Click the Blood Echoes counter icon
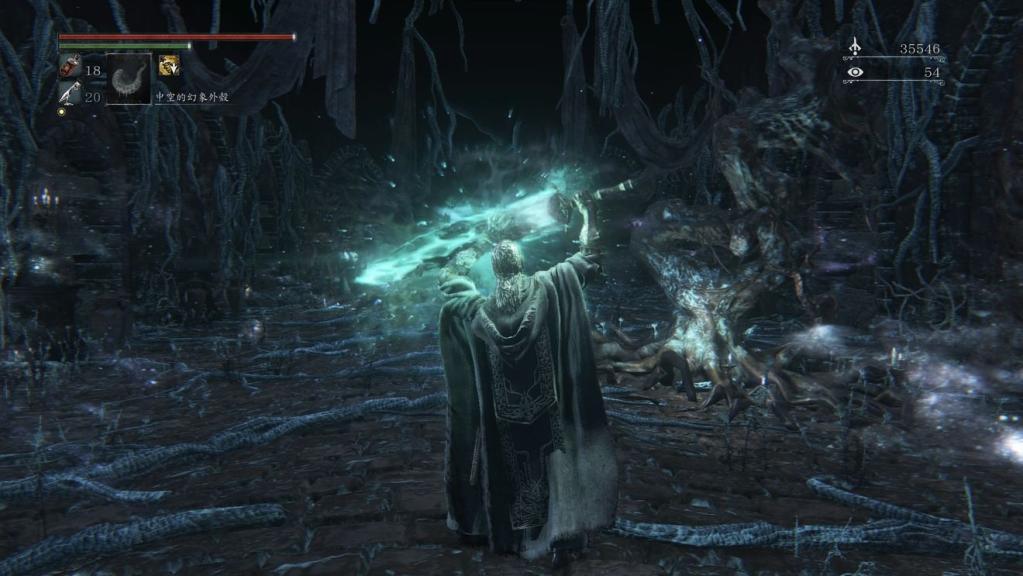 pos(854,47)
